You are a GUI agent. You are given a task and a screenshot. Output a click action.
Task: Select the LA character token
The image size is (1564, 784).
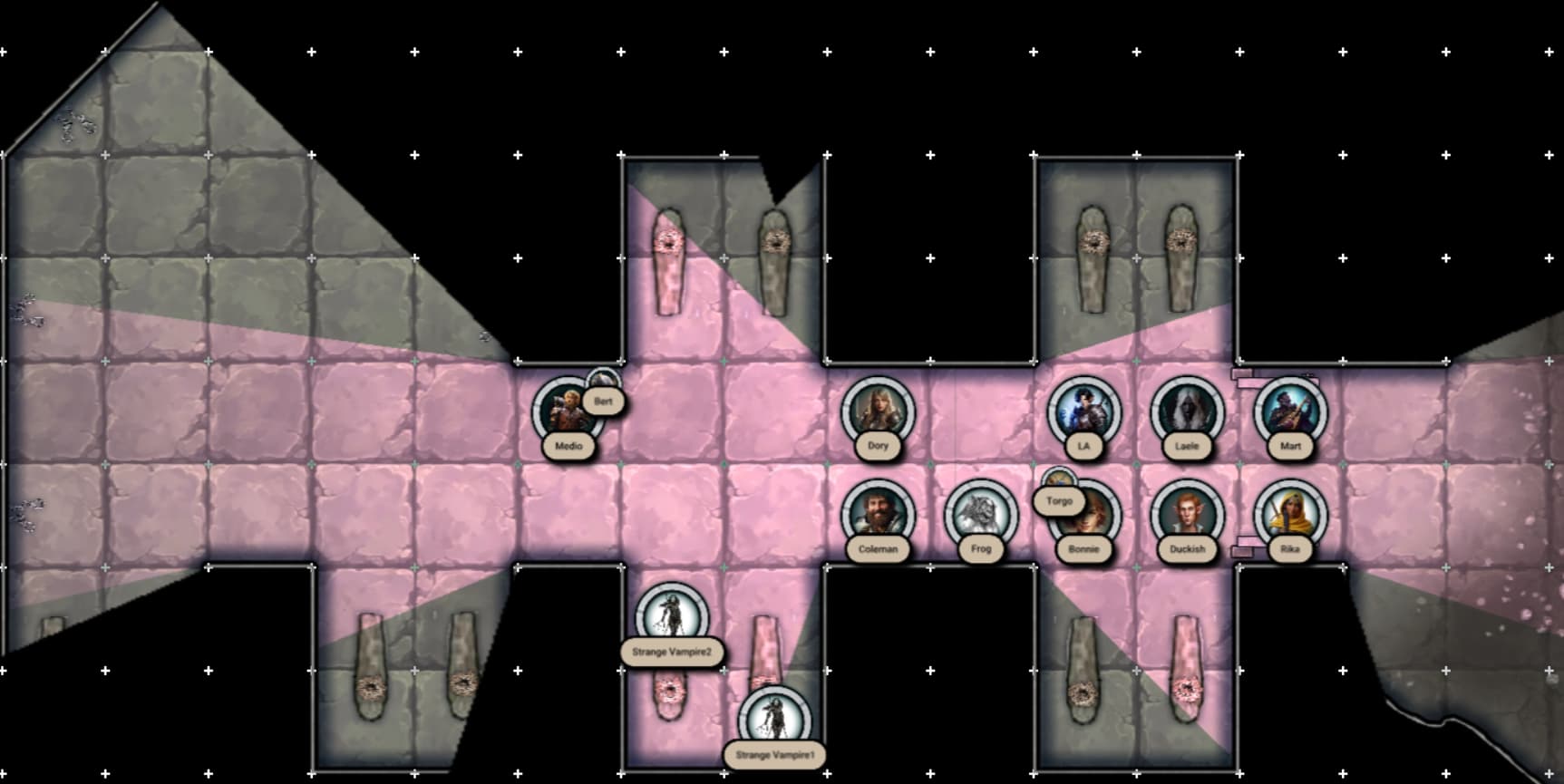coord(1083,411)
